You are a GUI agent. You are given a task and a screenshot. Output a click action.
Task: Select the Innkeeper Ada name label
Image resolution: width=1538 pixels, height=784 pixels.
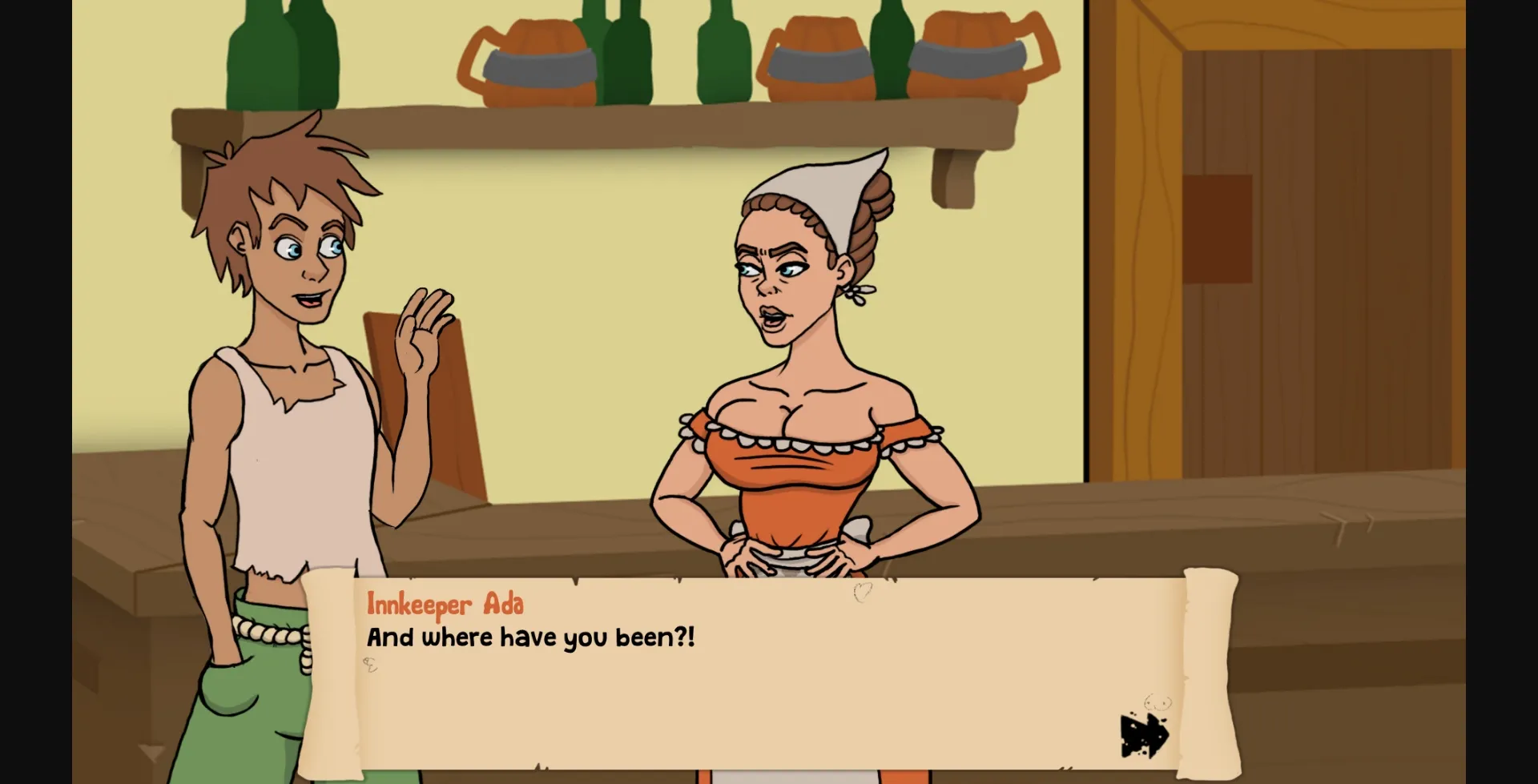coord(446,606)
